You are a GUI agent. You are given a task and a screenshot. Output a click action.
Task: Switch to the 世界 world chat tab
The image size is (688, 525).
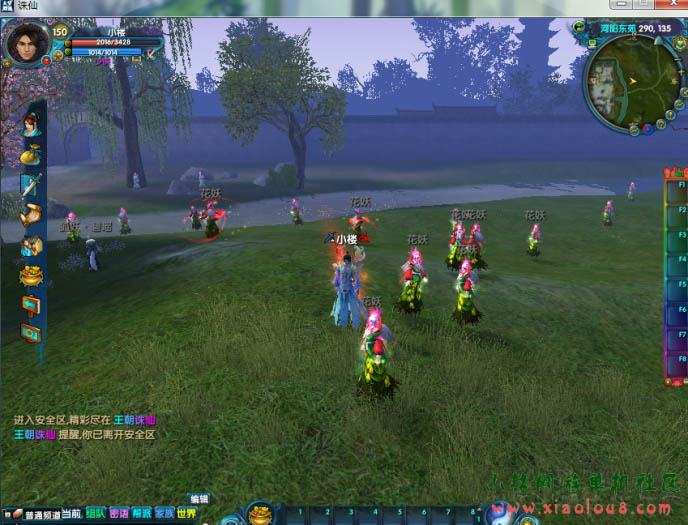187,514
